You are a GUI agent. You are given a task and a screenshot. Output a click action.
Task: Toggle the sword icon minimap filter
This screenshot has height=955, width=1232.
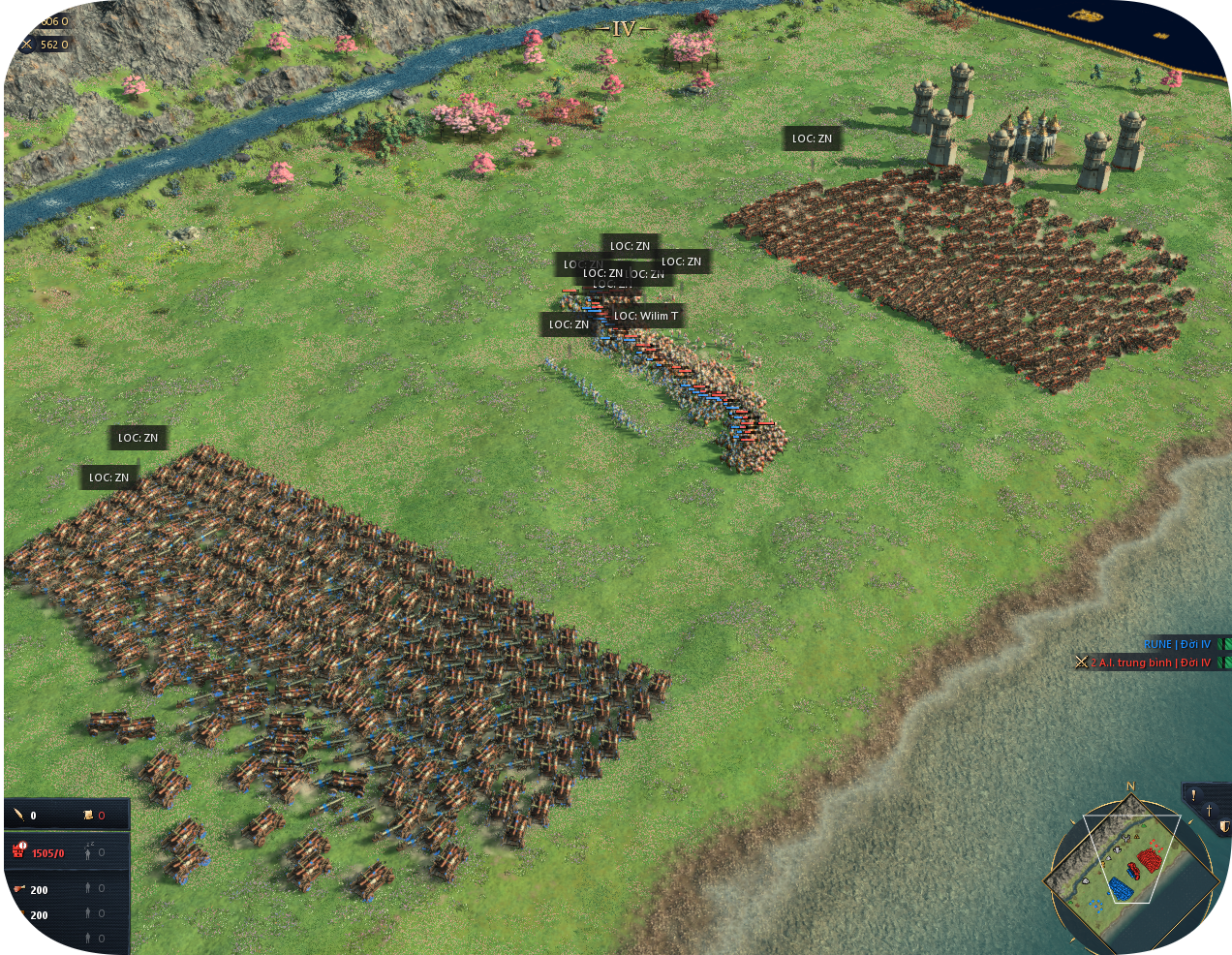click(x=1209, y=811)
